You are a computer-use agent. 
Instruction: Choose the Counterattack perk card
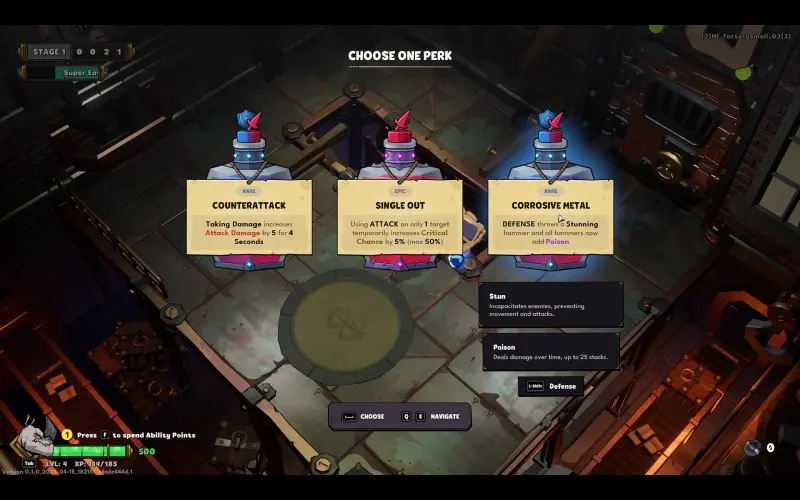(249, 217)
